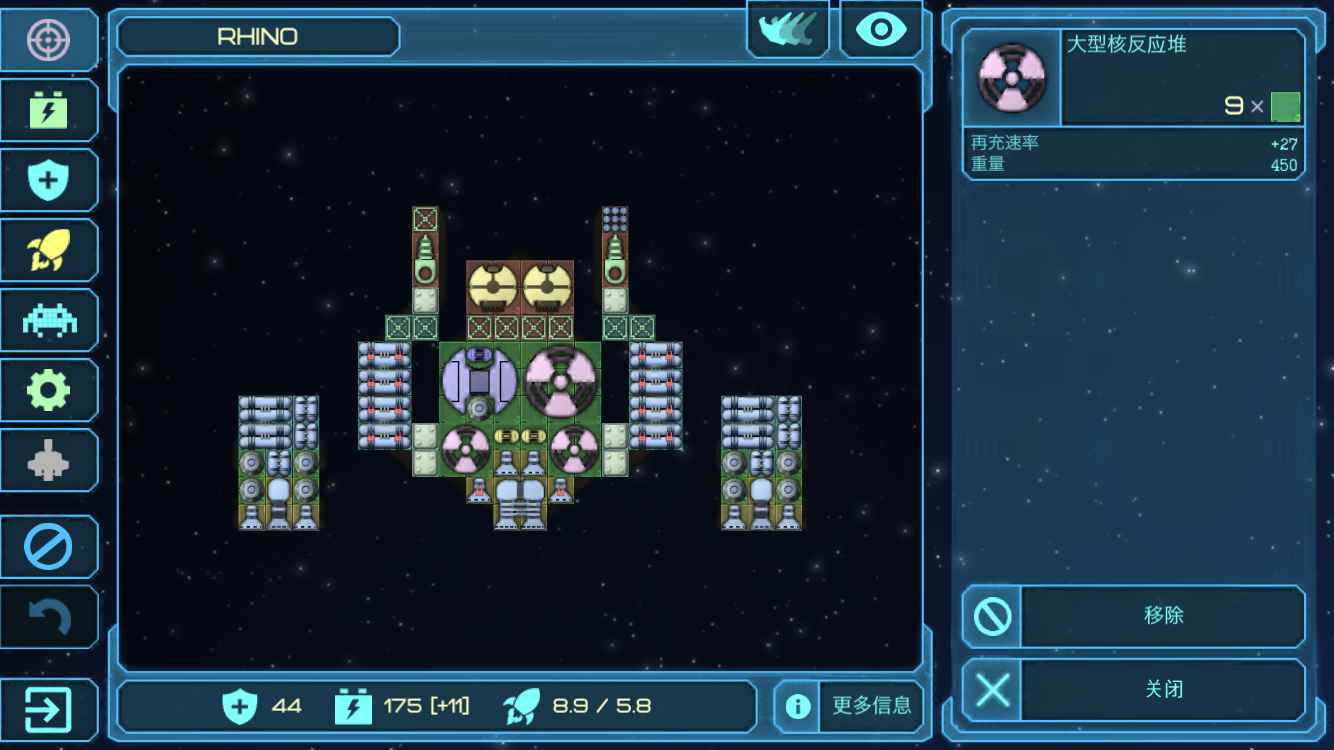Select the battery energy category

coord(48,110)
